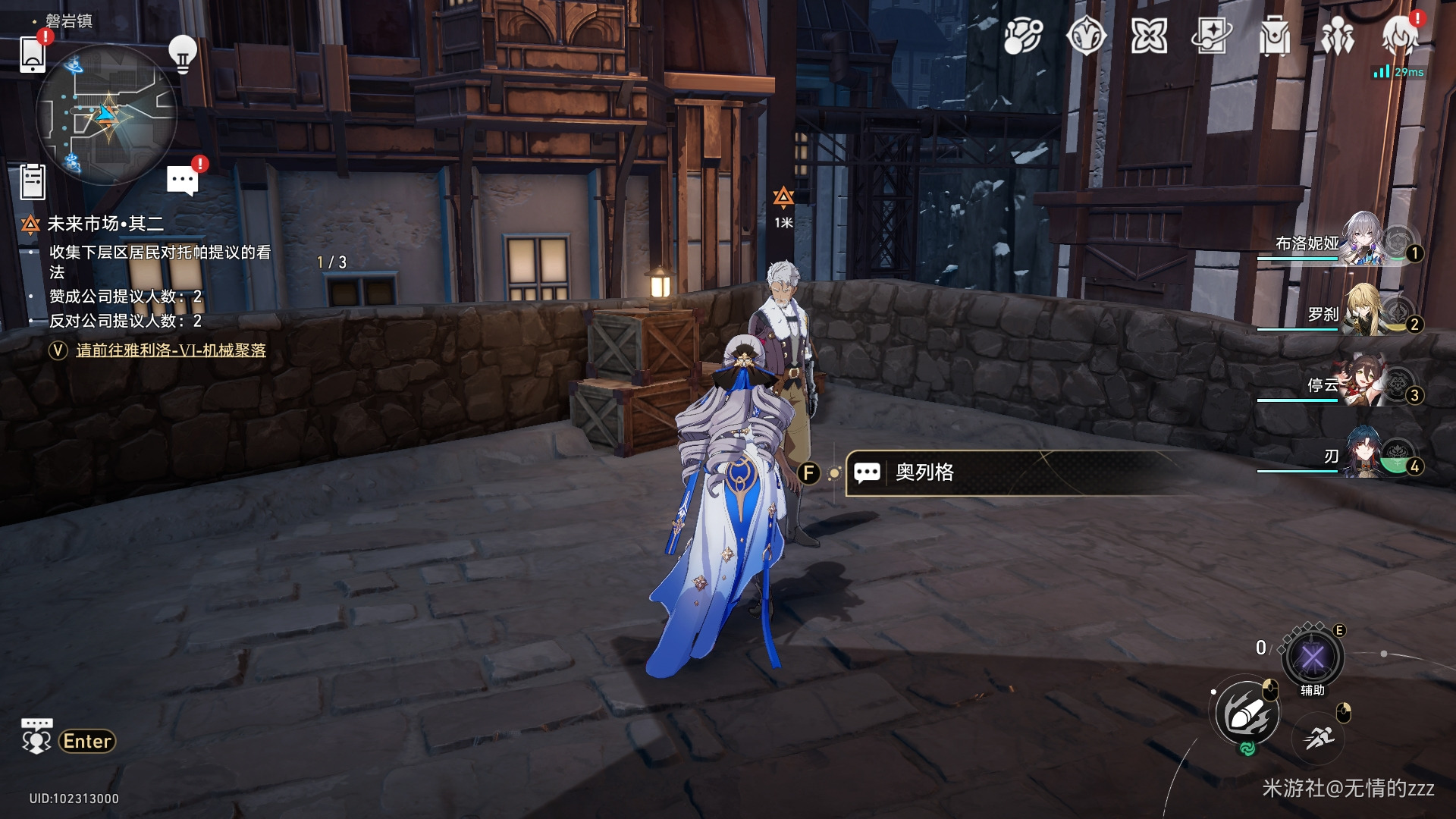The image size is (1456, 819).
Task: Click the lightbulb hint icon
Action: coord(182,54)
